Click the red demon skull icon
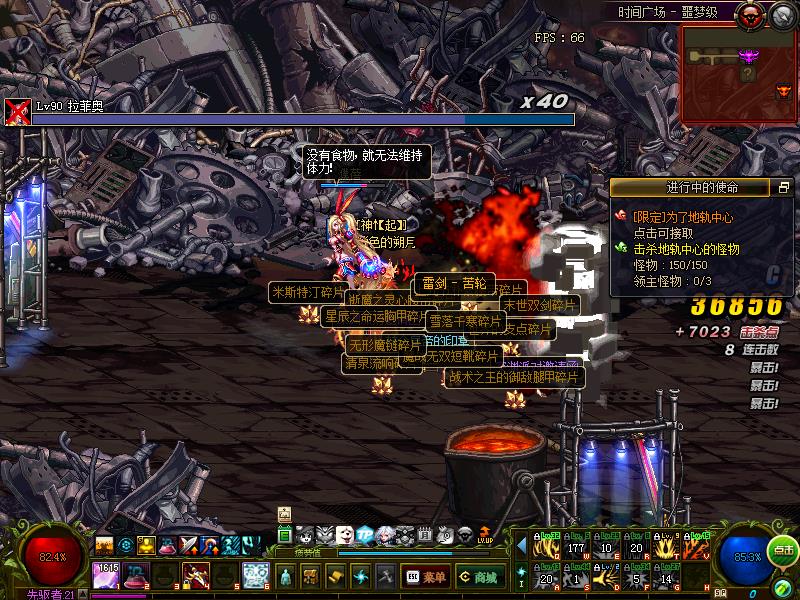The image size is (800, 600). (749, 14)
